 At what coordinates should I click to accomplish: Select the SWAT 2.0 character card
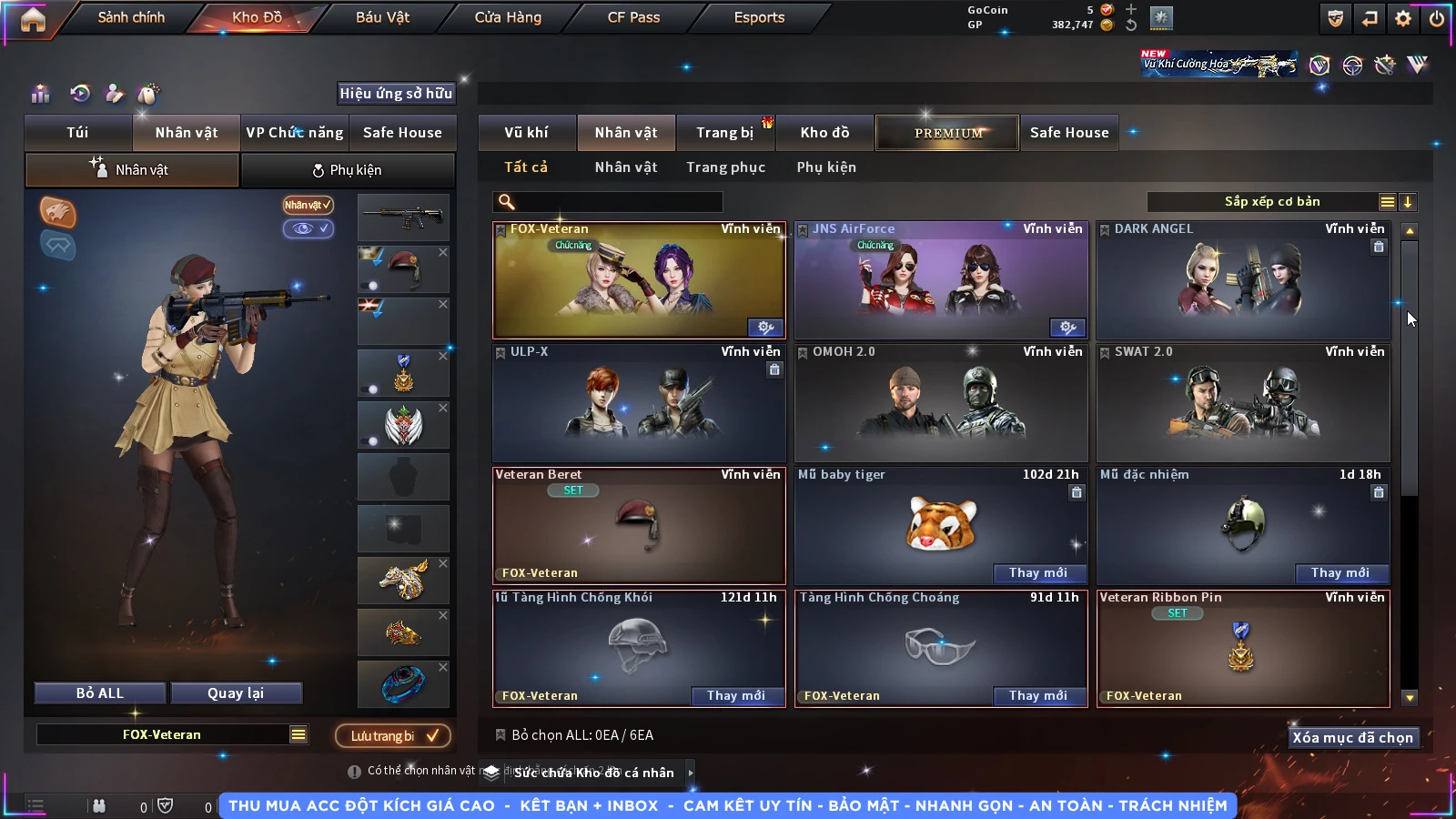coord(1243,404)
